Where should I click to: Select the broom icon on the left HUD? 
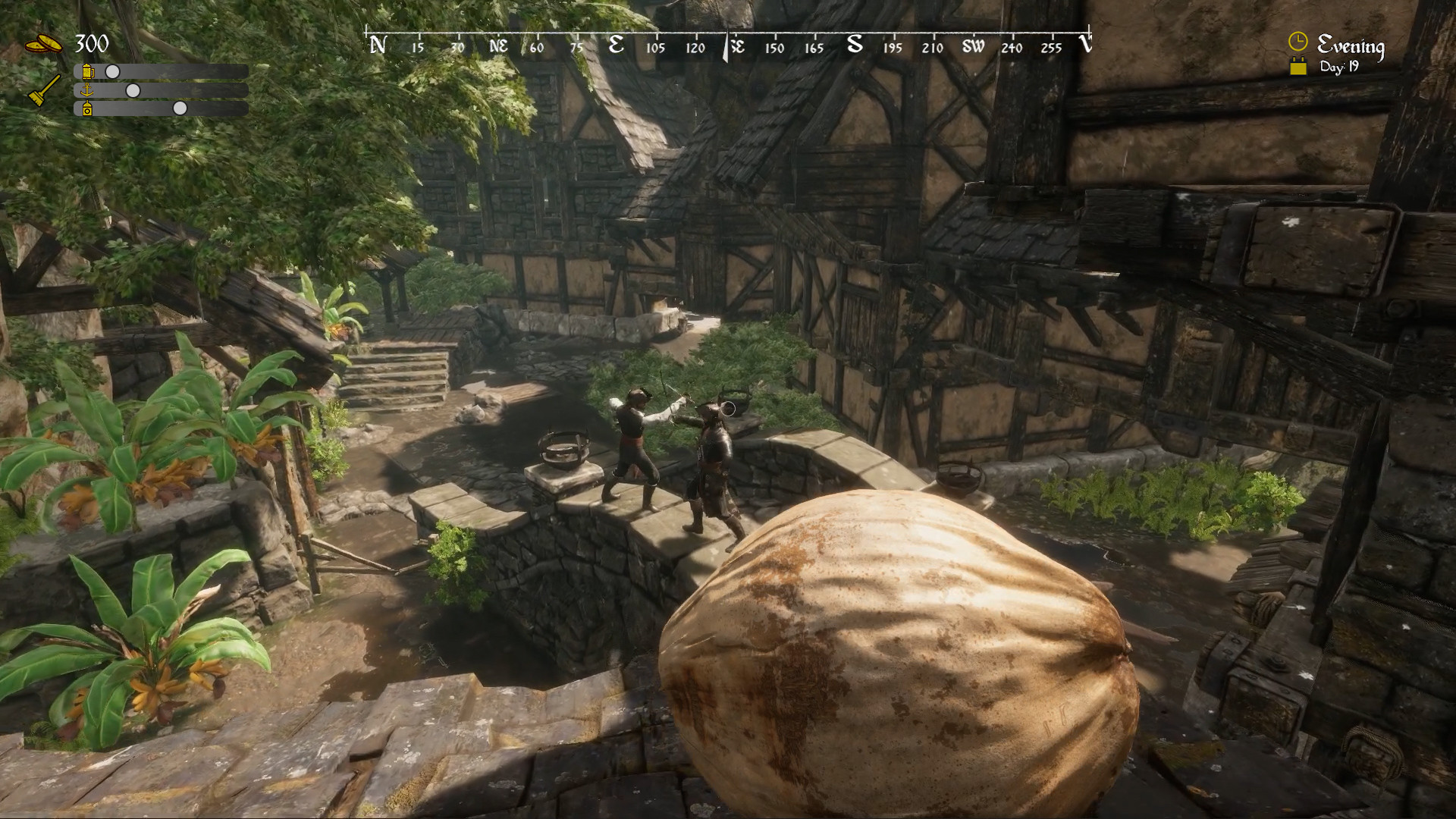coord(43,89)
